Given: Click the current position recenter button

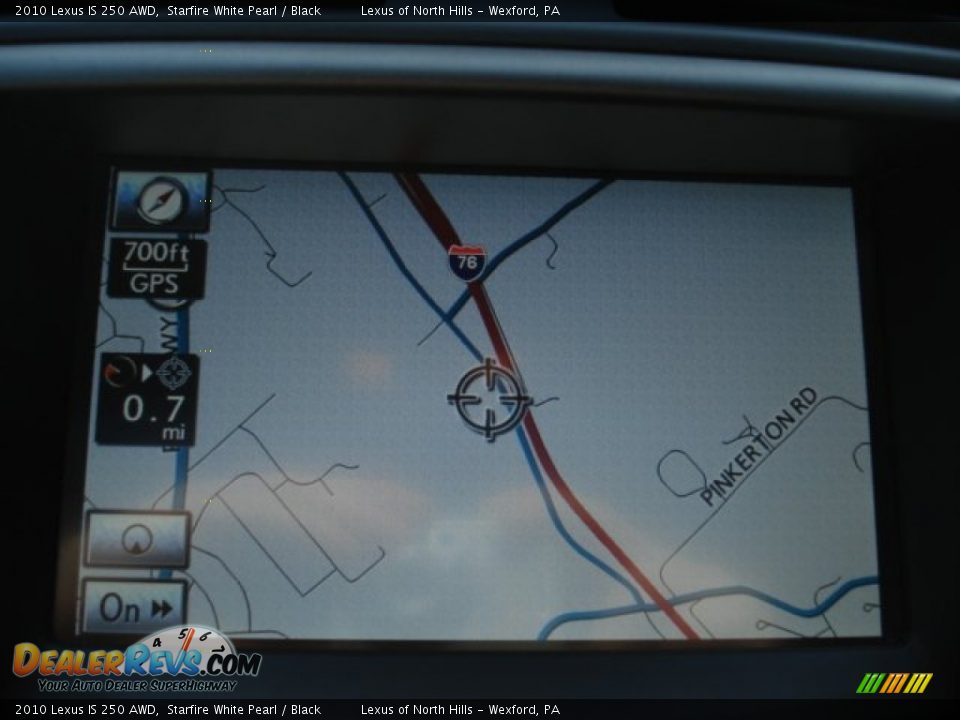Looking at the screenshot, I should pos(137,540).
